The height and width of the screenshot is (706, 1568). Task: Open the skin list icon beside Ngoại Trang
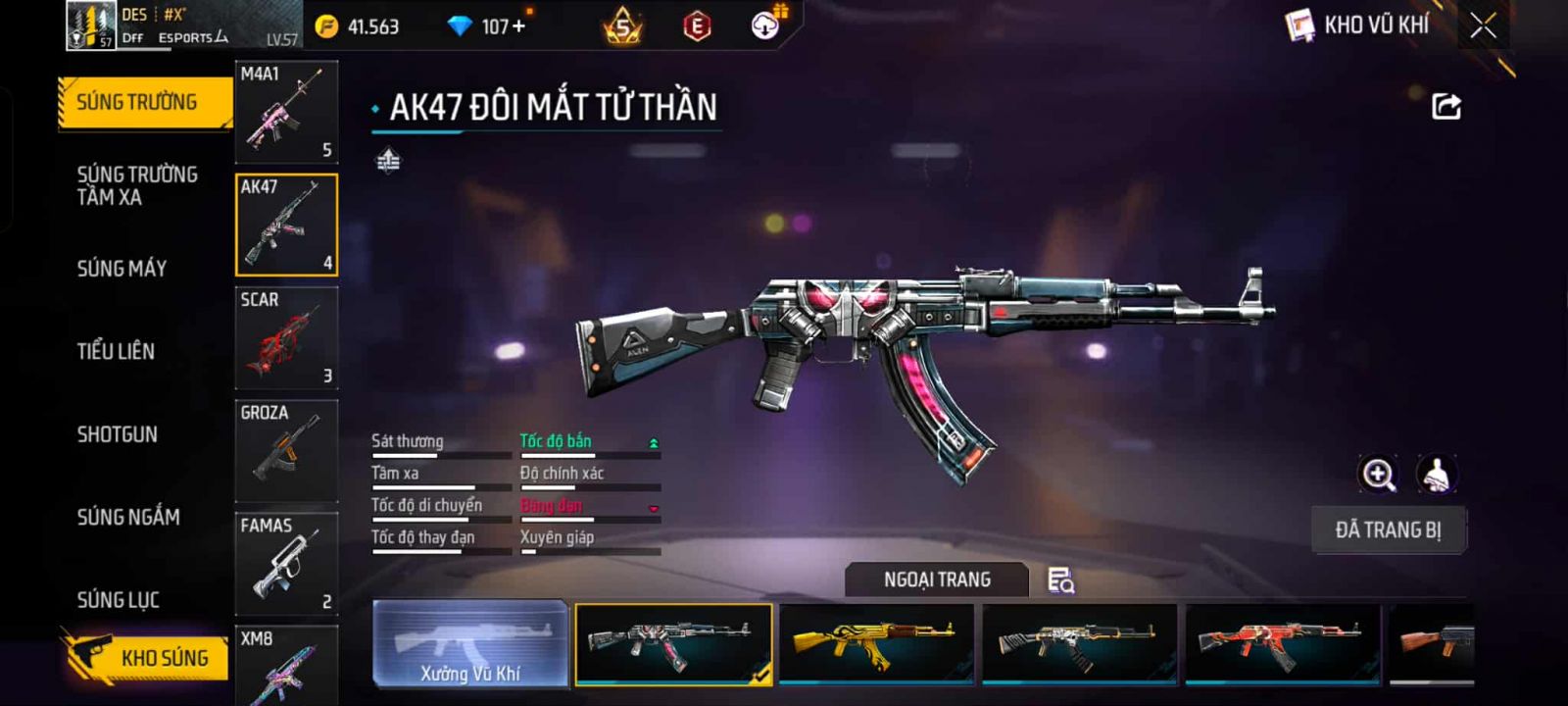pos(1060,580)
